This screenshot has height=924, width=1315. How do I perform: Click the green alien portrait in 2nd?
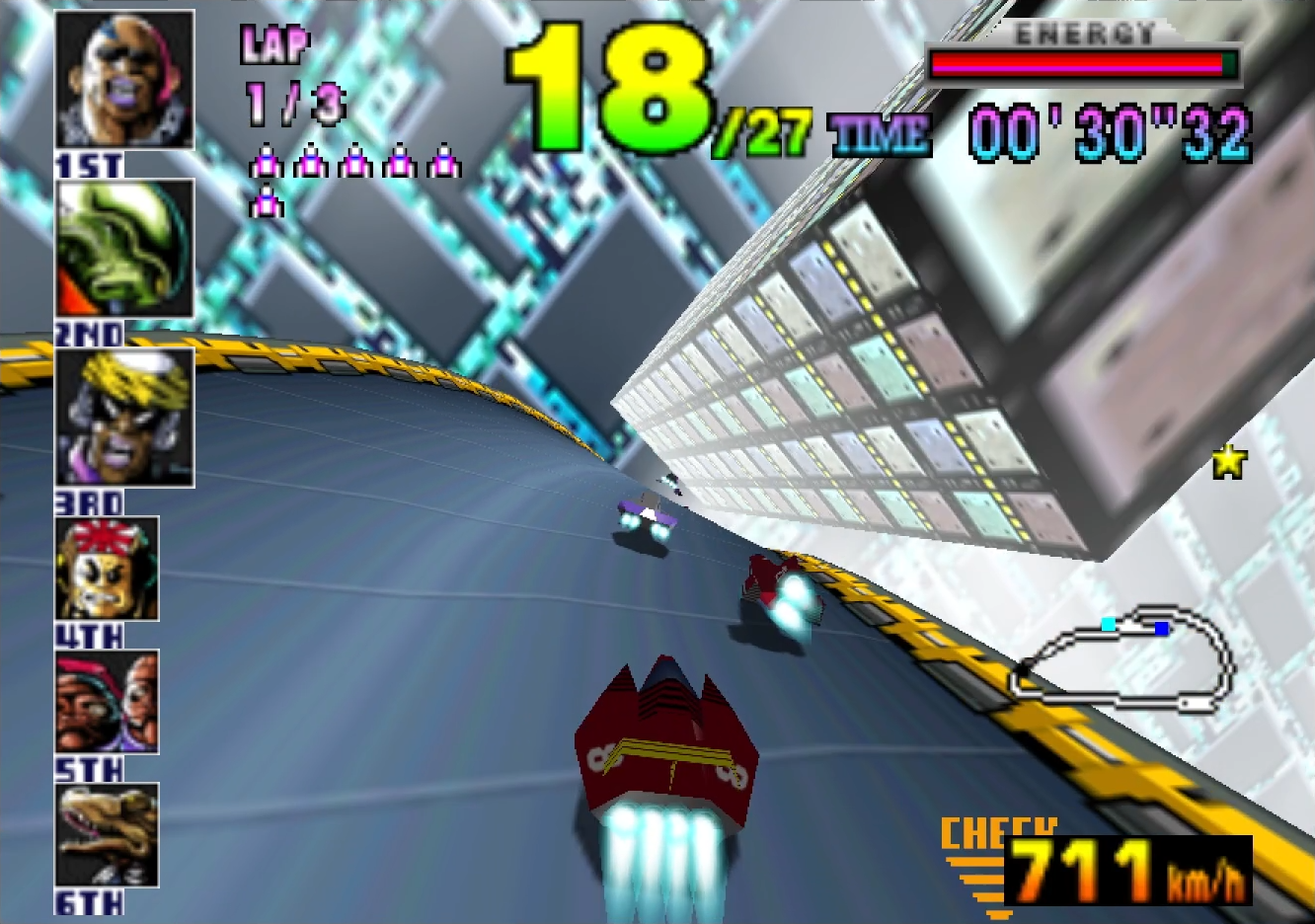tap(124, 249)
